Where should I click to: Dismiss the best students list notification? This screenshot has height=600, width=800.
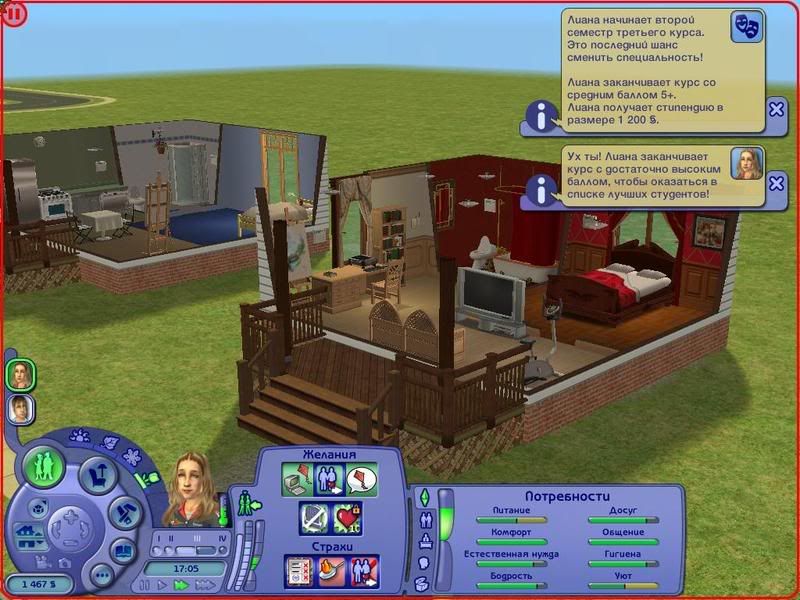[x=777, y=184]
